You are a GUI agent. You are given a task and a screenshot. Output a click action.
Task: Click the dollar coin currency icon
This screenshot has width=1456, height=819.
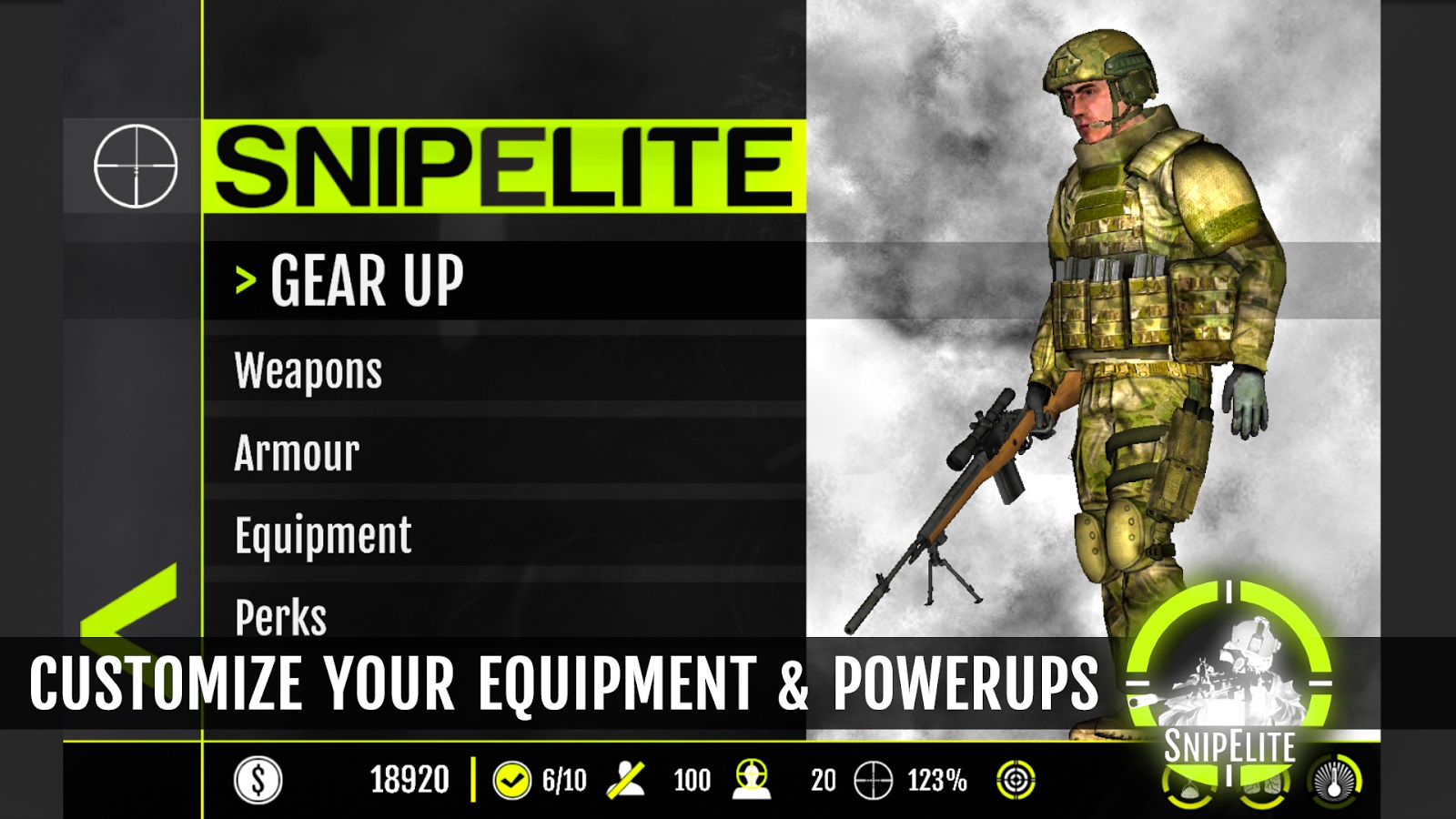[258, 780]
